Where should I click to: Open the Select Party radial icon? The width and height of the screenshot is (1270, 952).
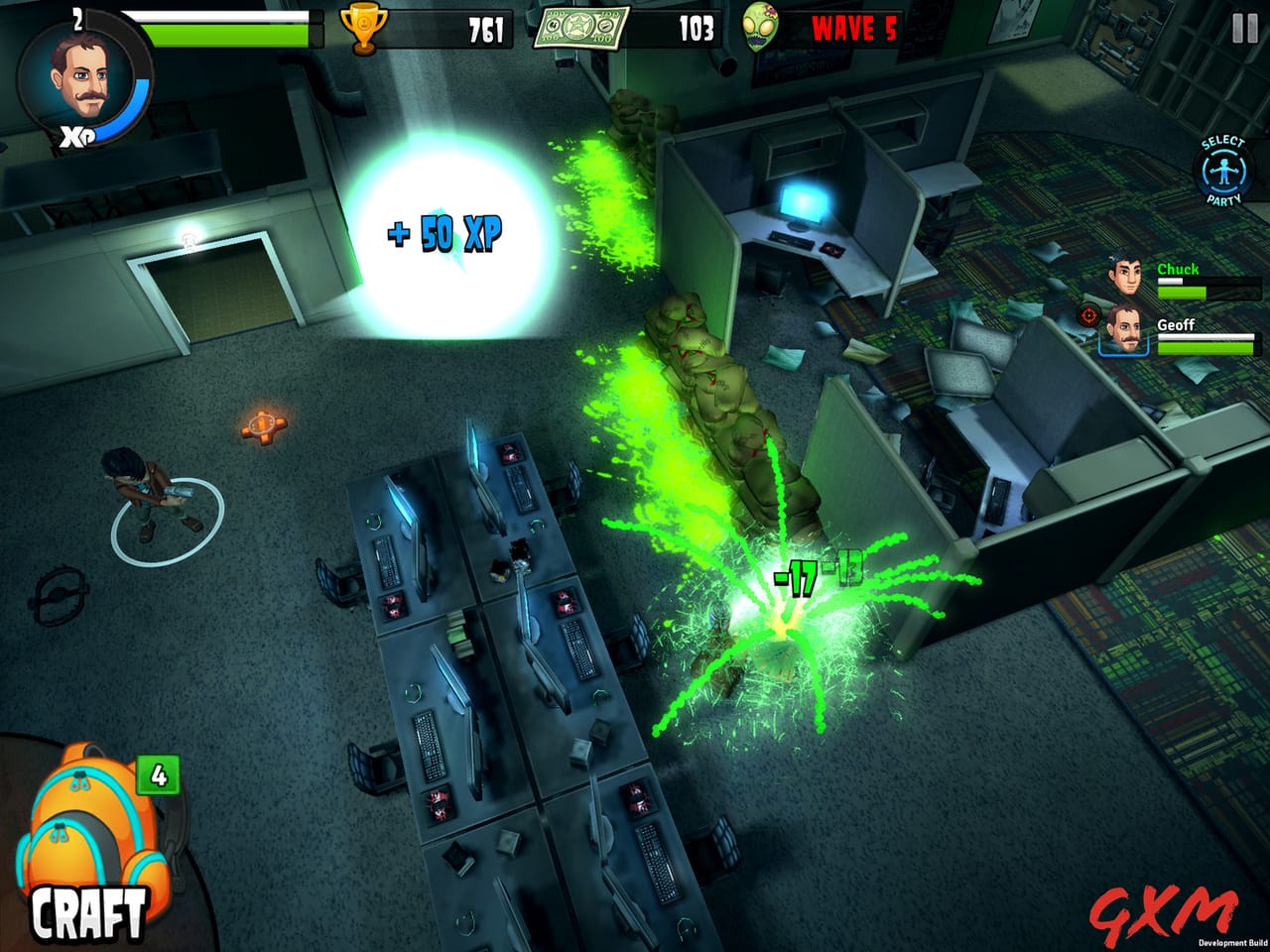pos(1223,169)
